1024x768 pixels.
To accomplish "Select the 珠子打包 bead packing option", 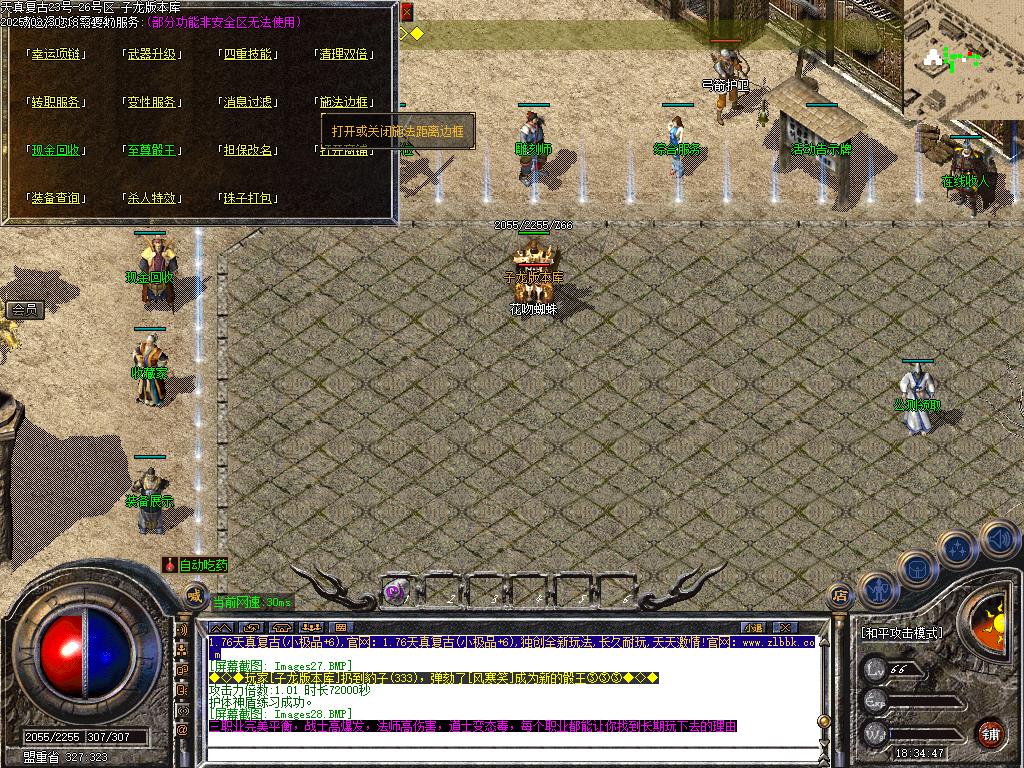I will pyautogui.click(x=248, y=198).
